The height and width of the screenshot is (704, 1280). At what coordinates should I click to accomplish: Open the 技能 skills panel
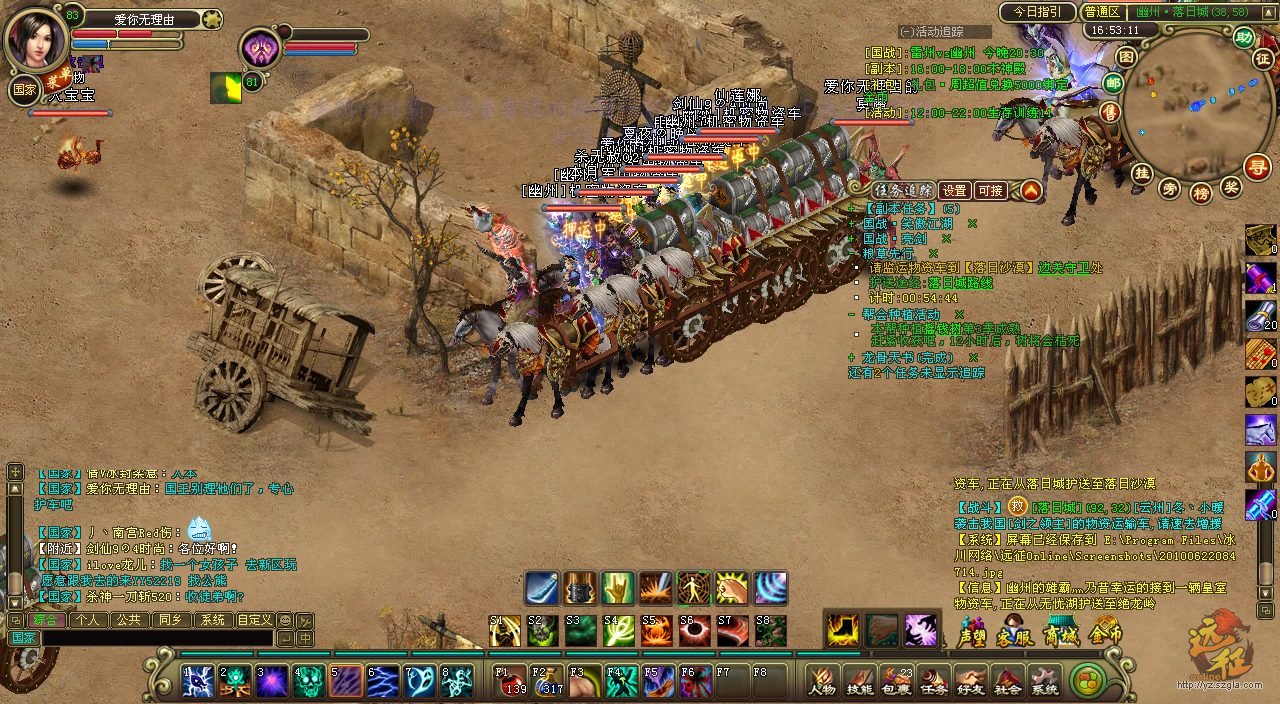click(859, 682)
